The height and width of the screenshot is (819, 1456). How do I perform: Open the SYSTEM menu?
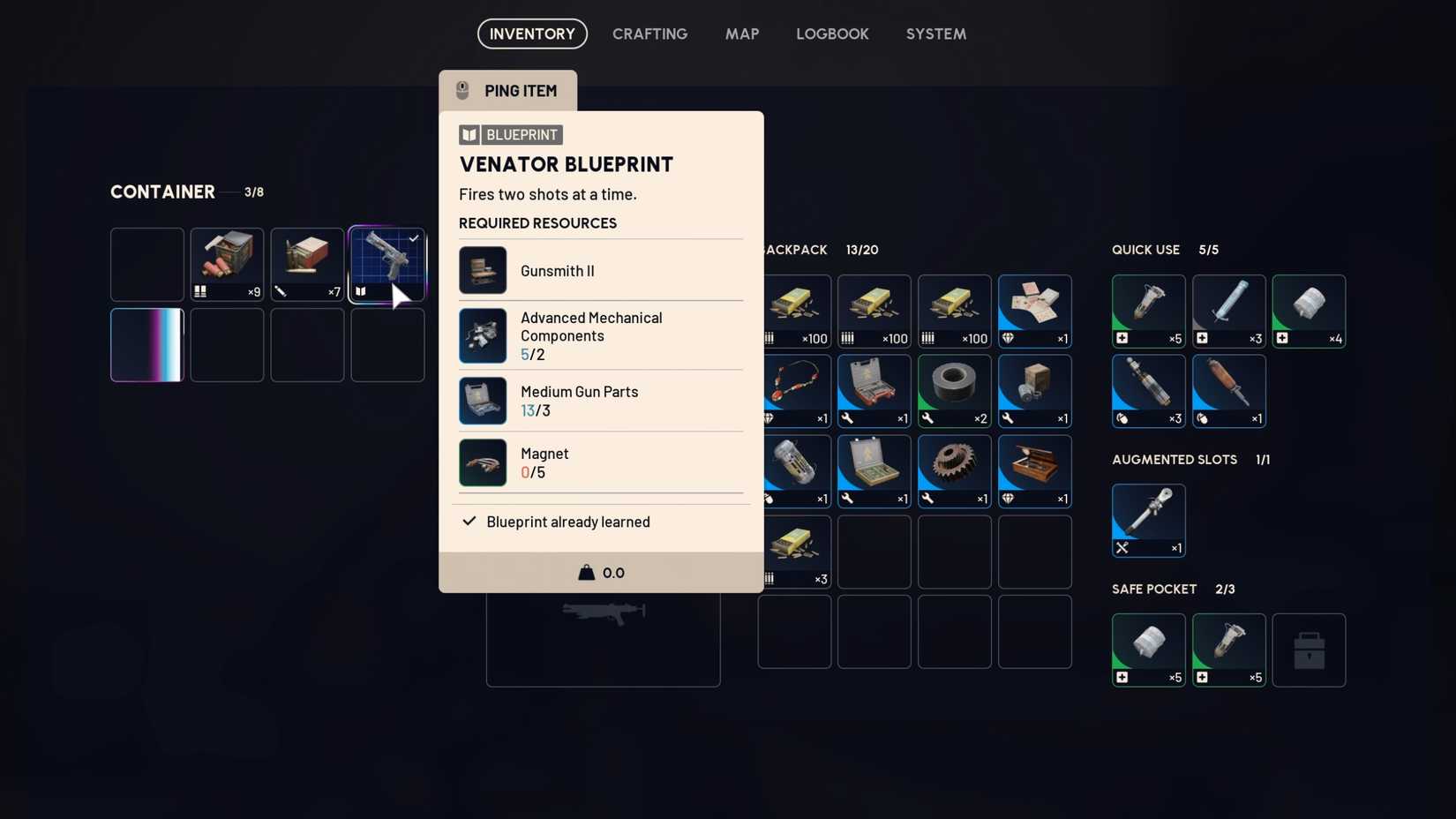click(x=935, y=34)
